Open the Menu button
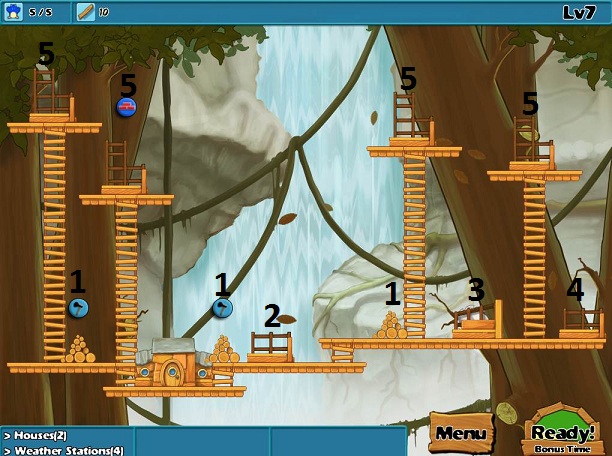The height and width of the screenshot is (456, 612). pyautogui.click(x=461, y=434)
